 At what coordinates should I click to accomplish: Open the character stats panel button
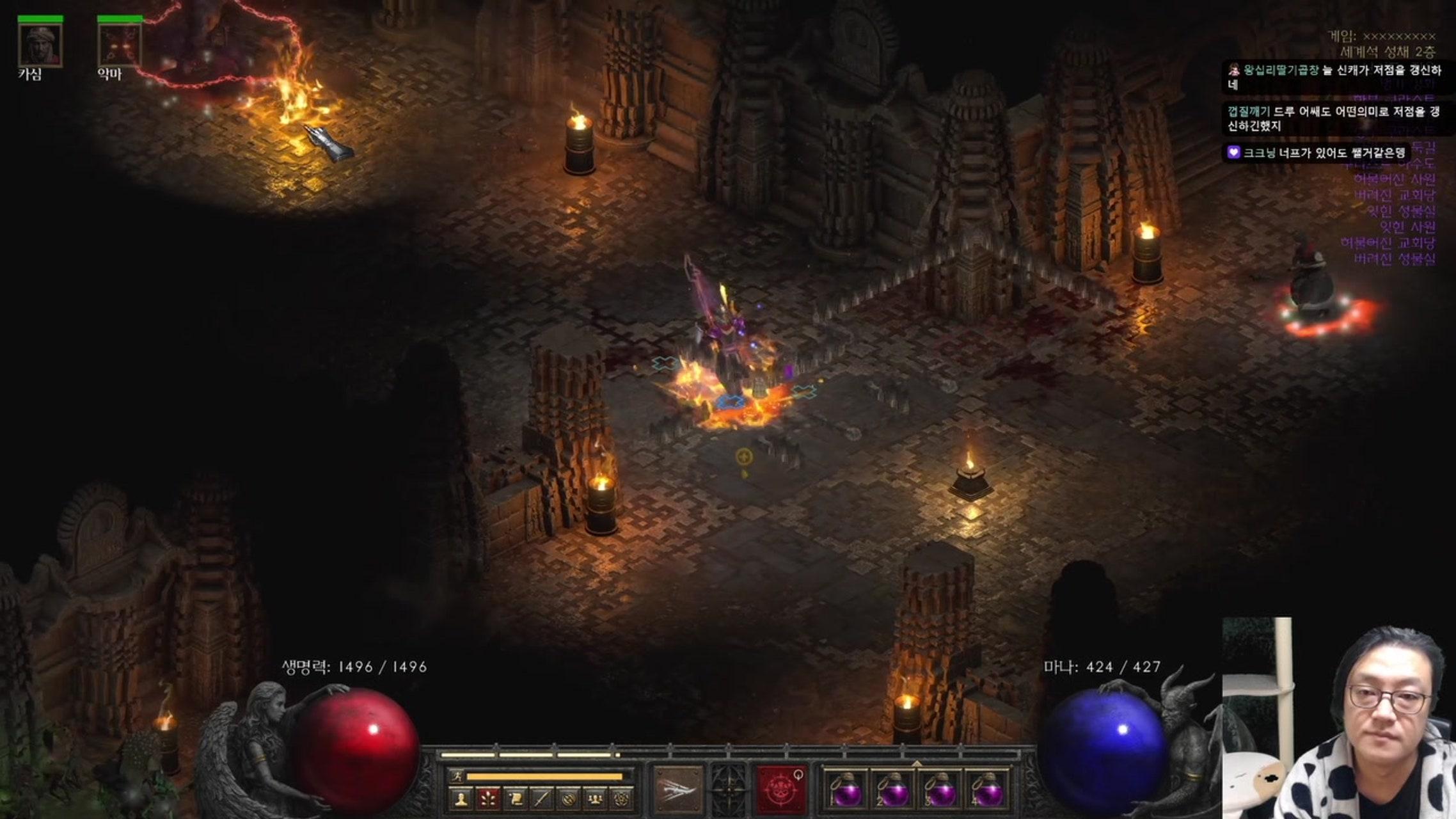pyautogui.click(x=461, y=798)
